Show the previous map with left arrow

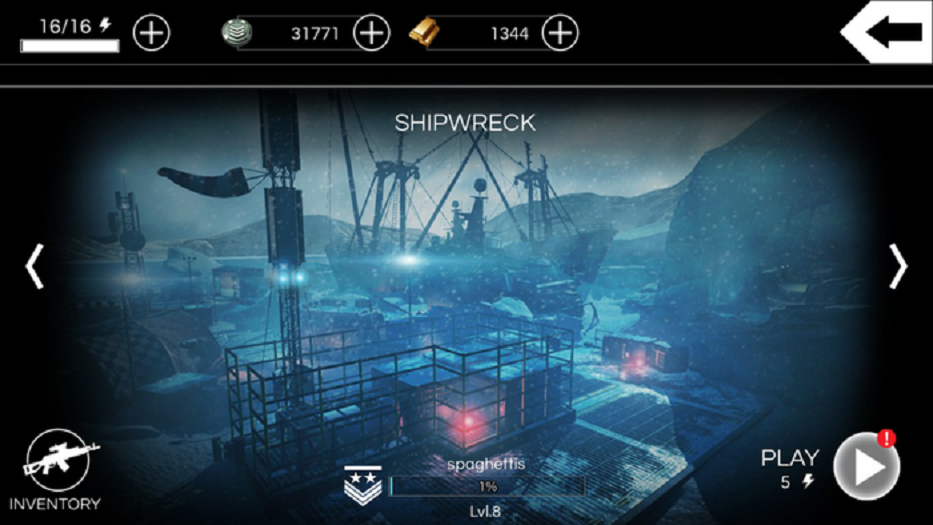35,266
